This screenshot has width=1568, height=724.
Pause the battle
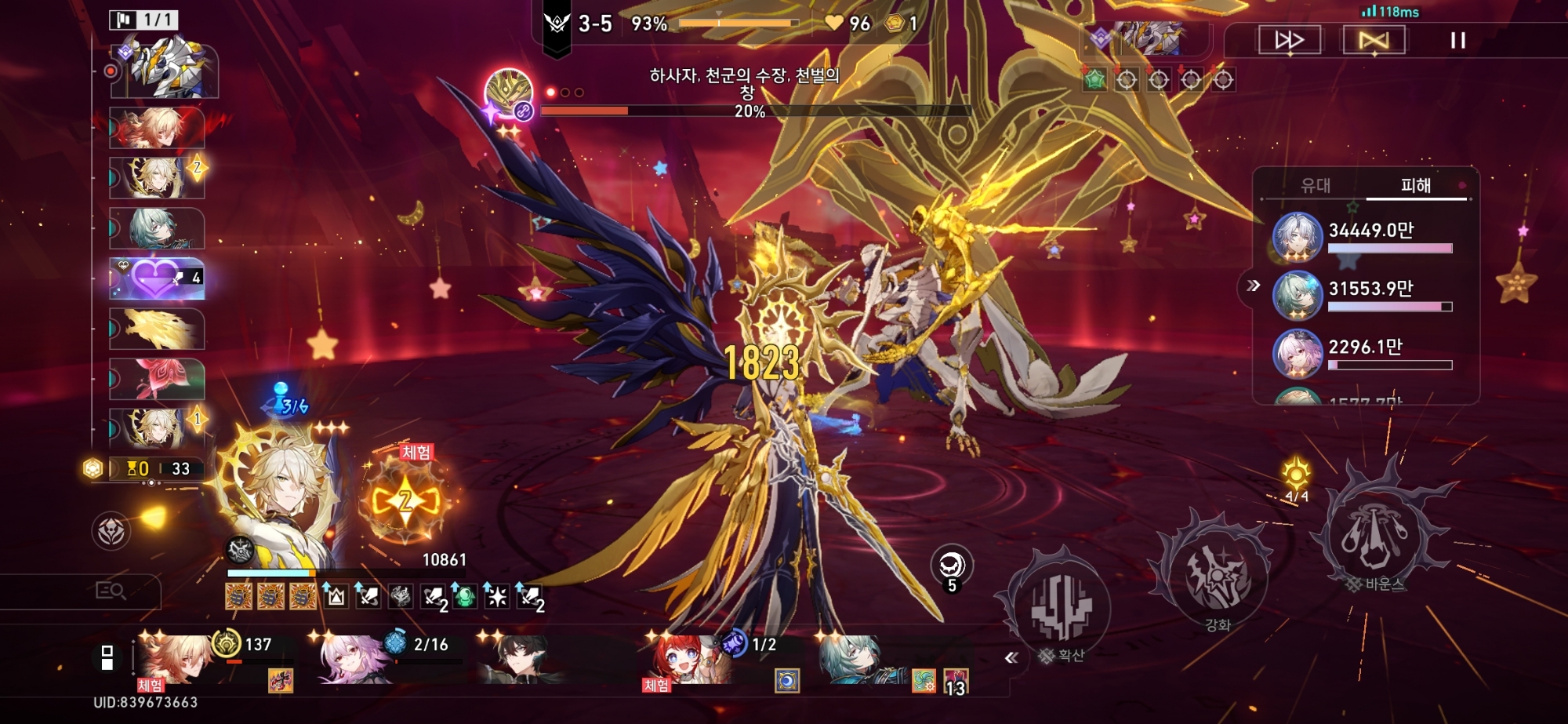point(1457,40)
